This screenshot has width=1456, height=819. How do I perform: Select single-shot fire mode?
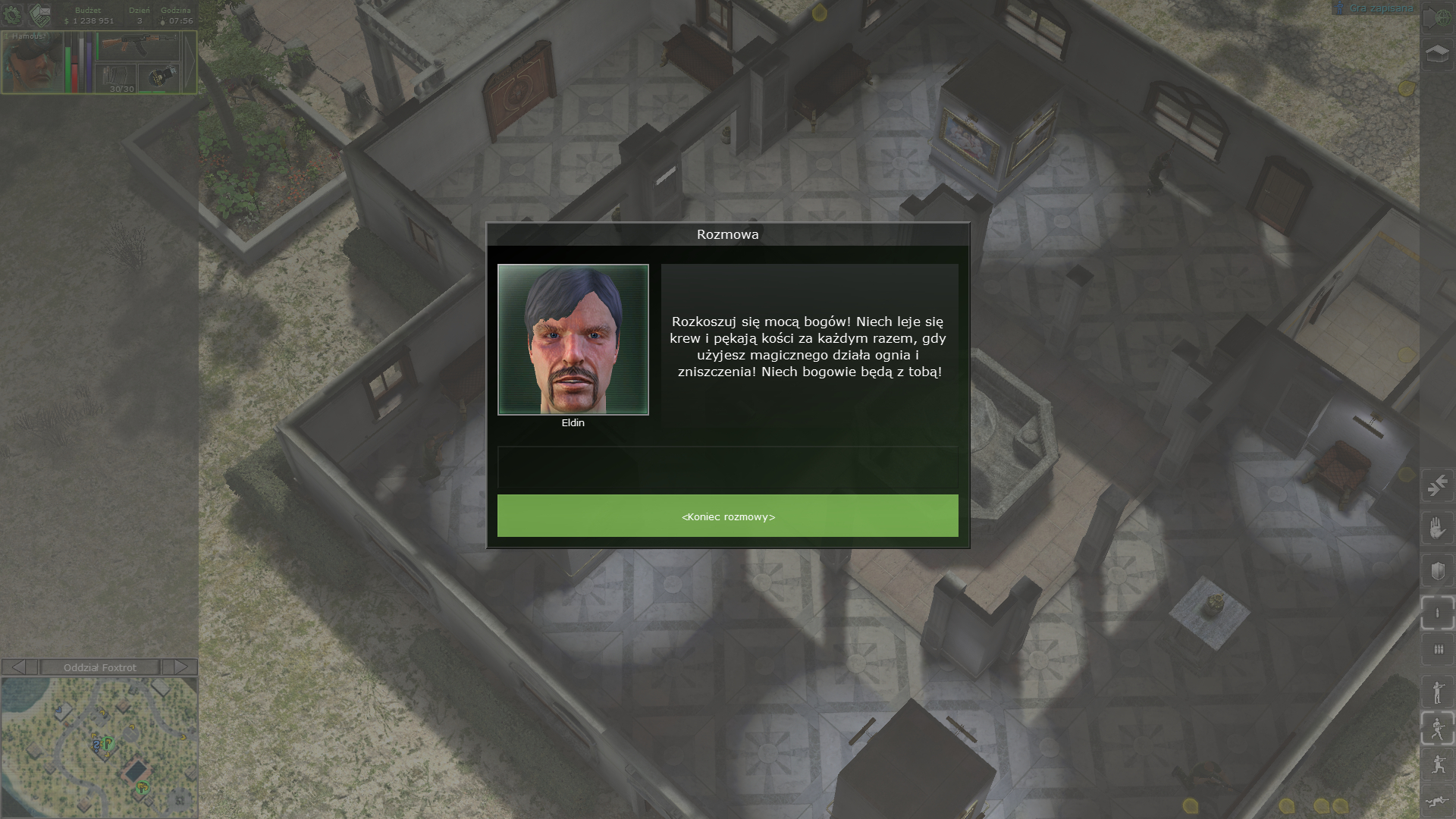tap(1437, 613)
